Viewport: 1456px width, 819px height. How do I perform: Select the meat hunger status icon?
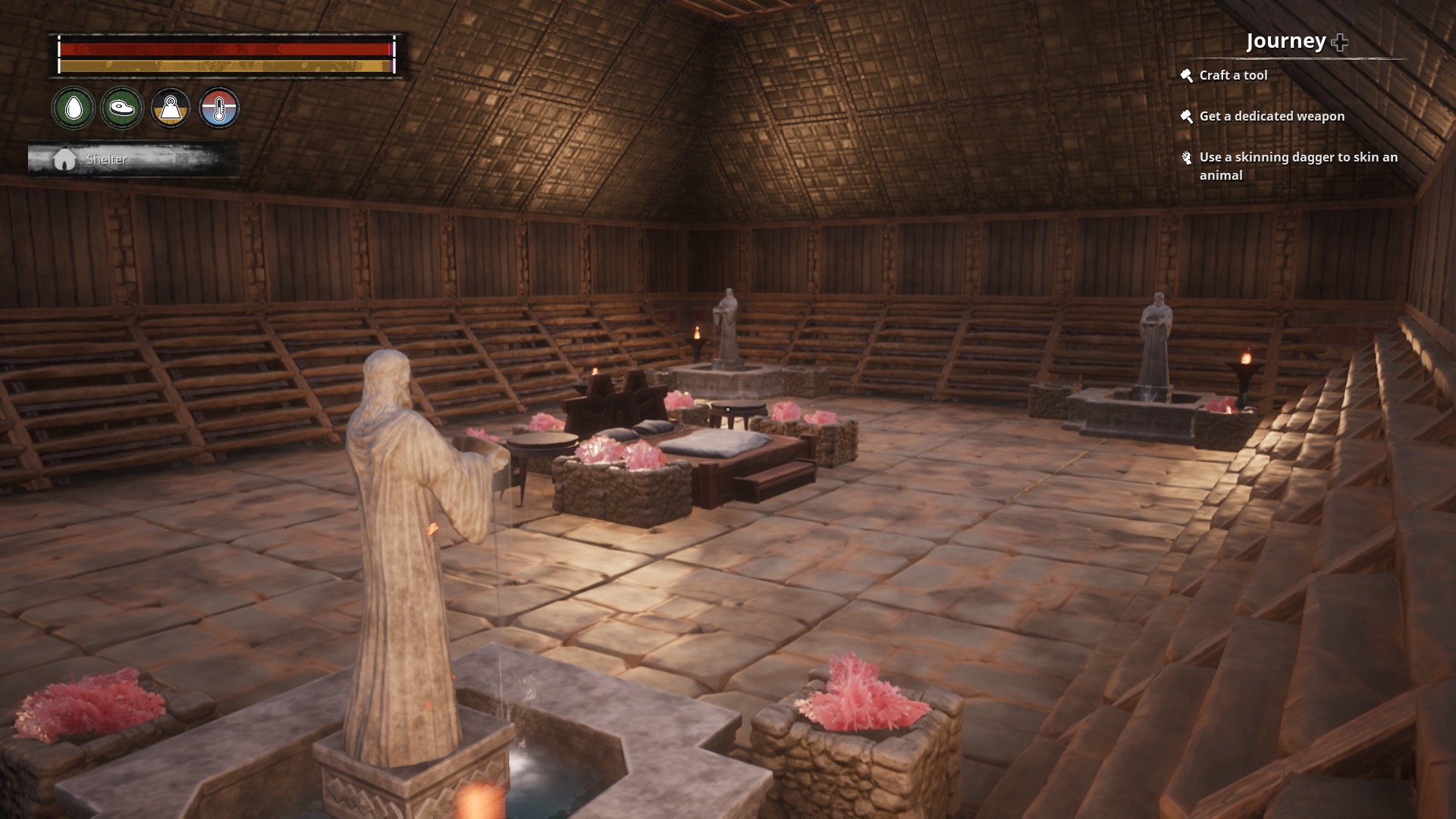122,108
